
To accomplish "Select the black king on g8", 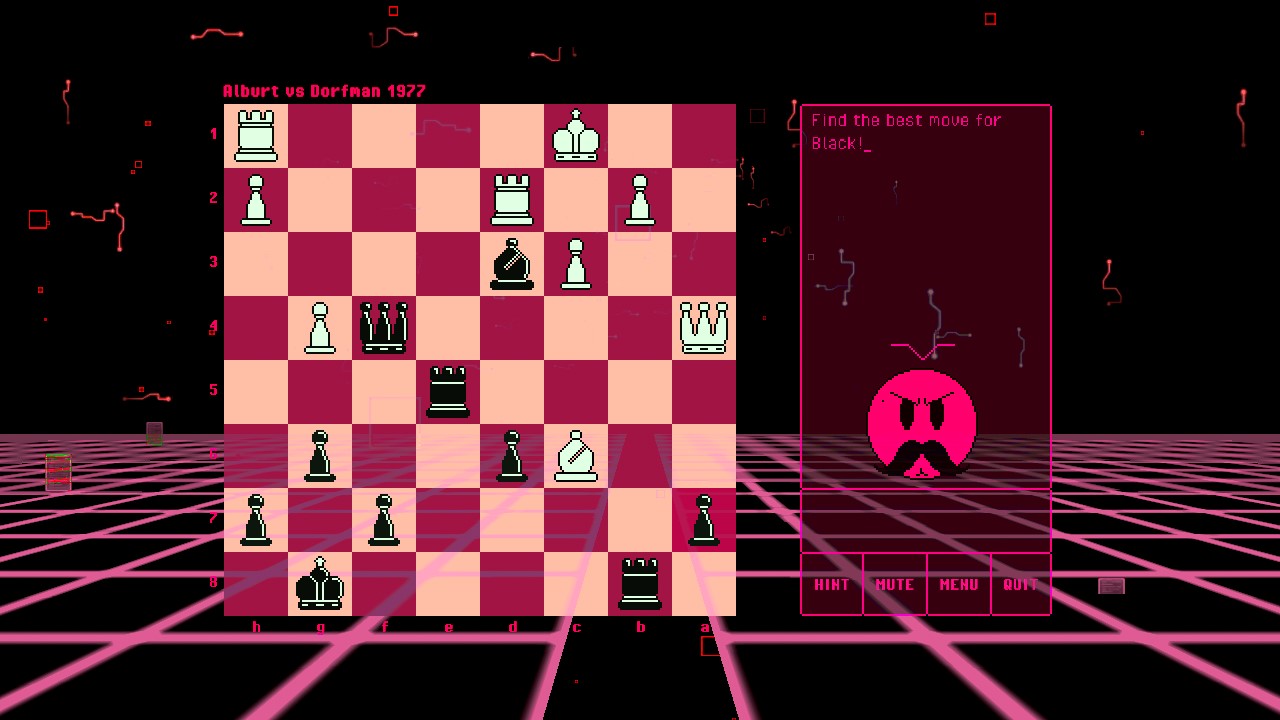I will (x=320, y=581).
